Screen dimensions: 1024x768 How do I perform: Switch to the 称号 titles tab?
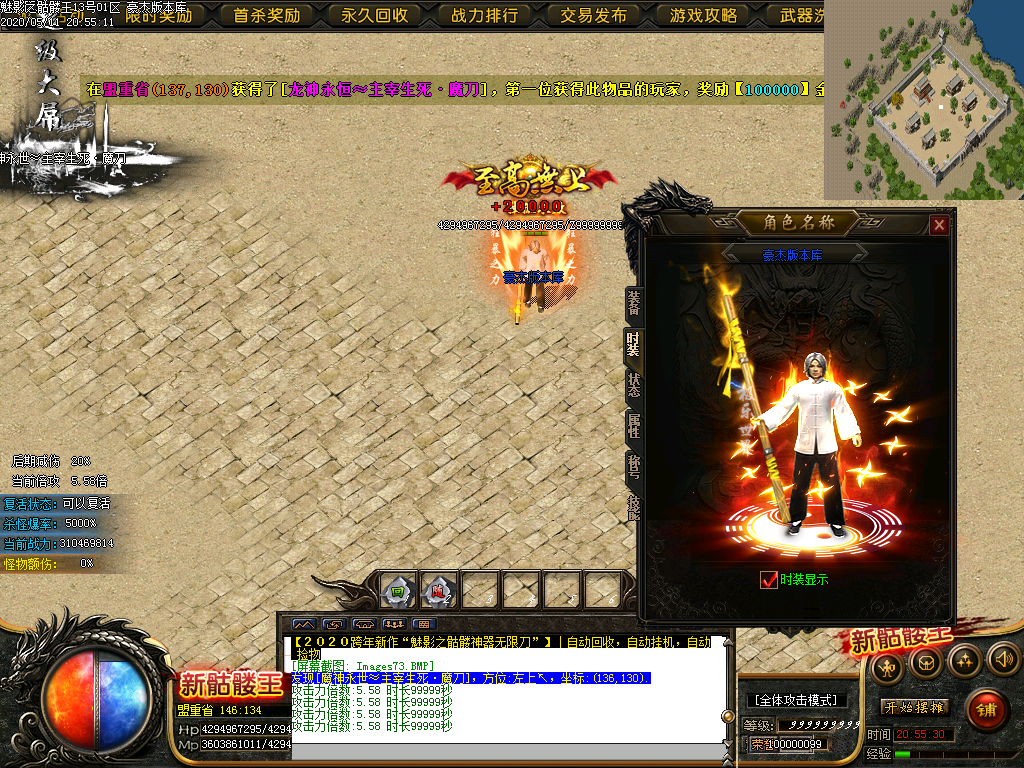pyautogui.click(x=633, y=467)
